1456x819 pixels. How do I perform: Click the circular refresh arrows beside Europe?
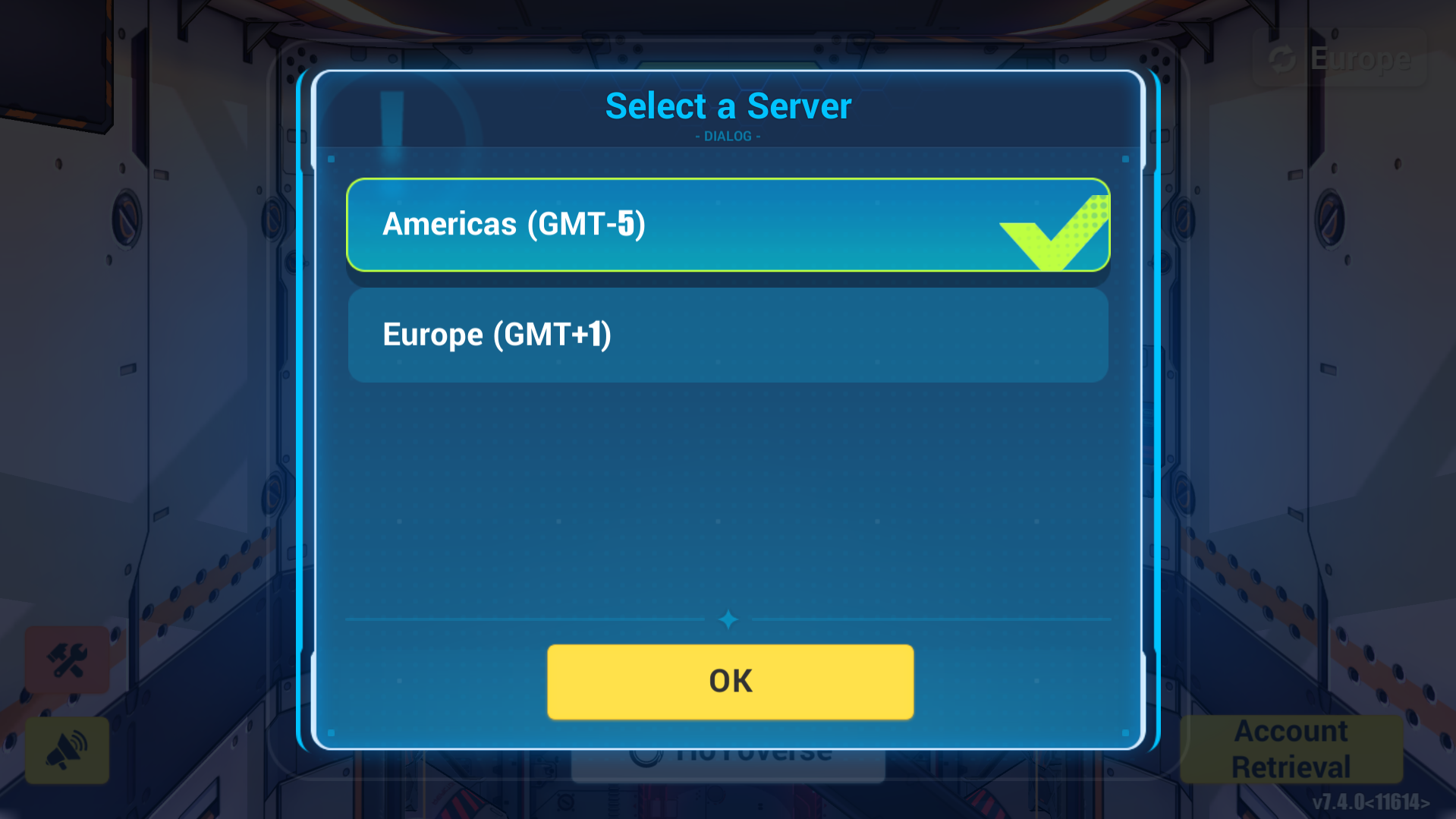click(1283, 57)
